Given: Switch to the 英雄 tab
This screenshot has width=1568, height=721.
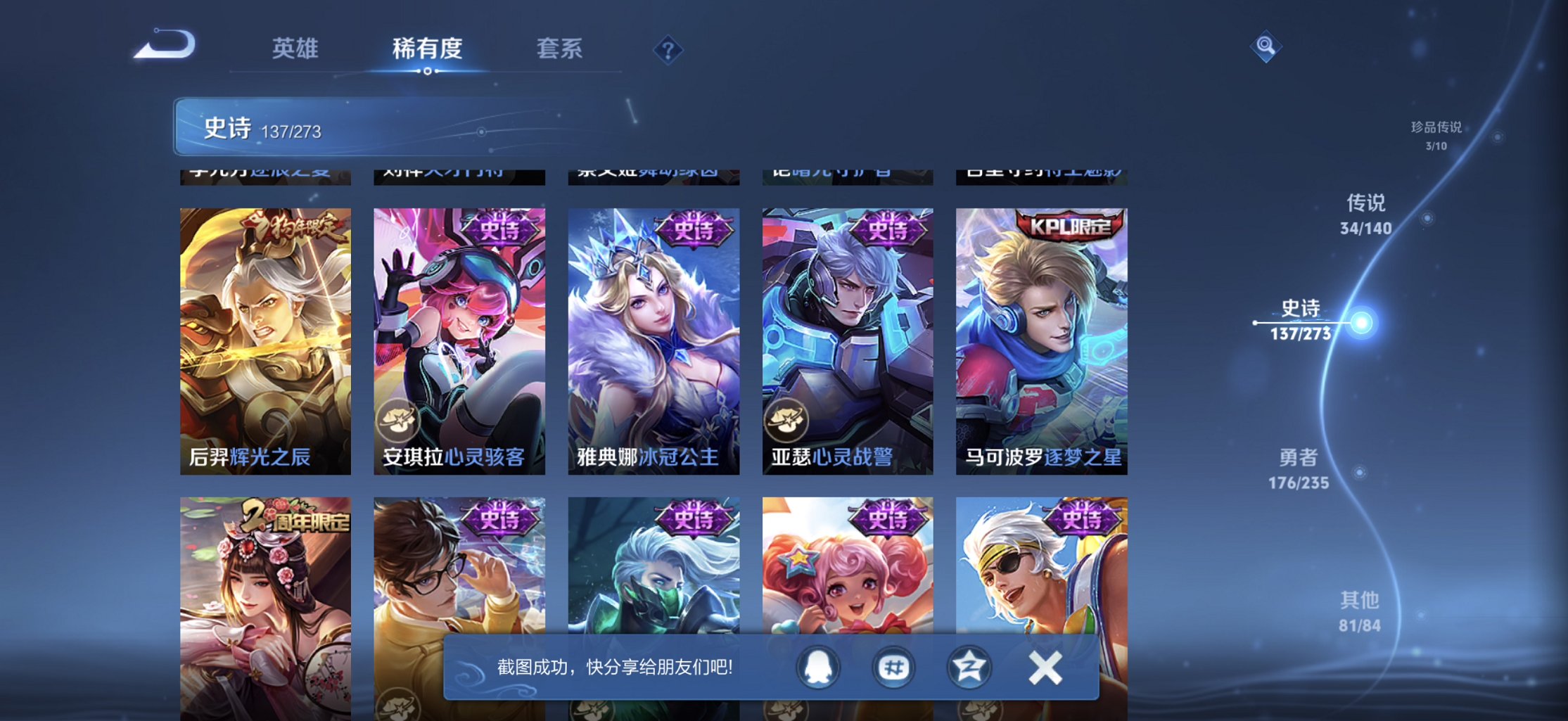Looking at the screenshot, I should 294,49.
